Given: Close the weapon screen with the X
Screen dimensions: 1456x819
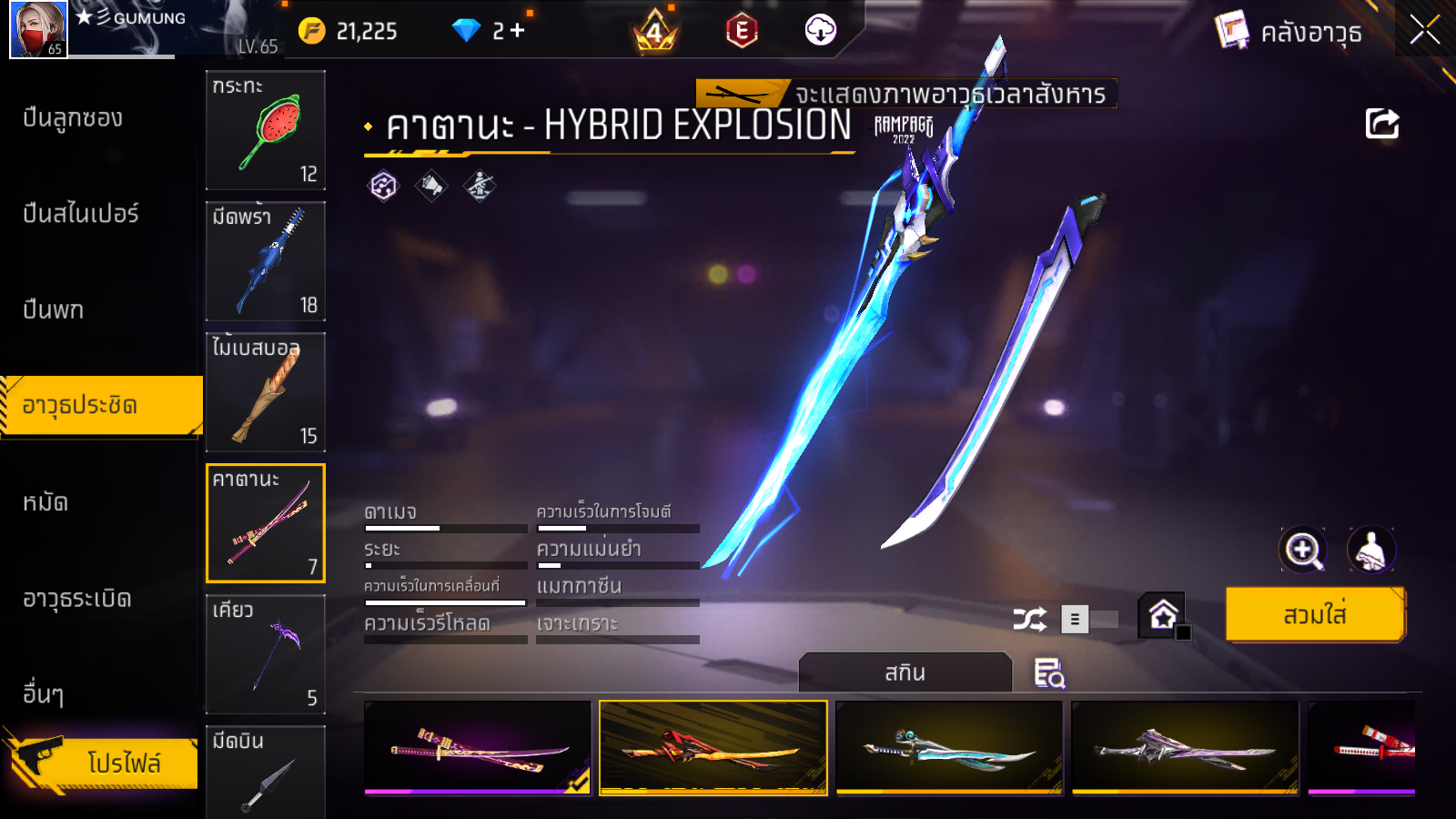Looking at the screenshot, I should [x=1424, y=31].
